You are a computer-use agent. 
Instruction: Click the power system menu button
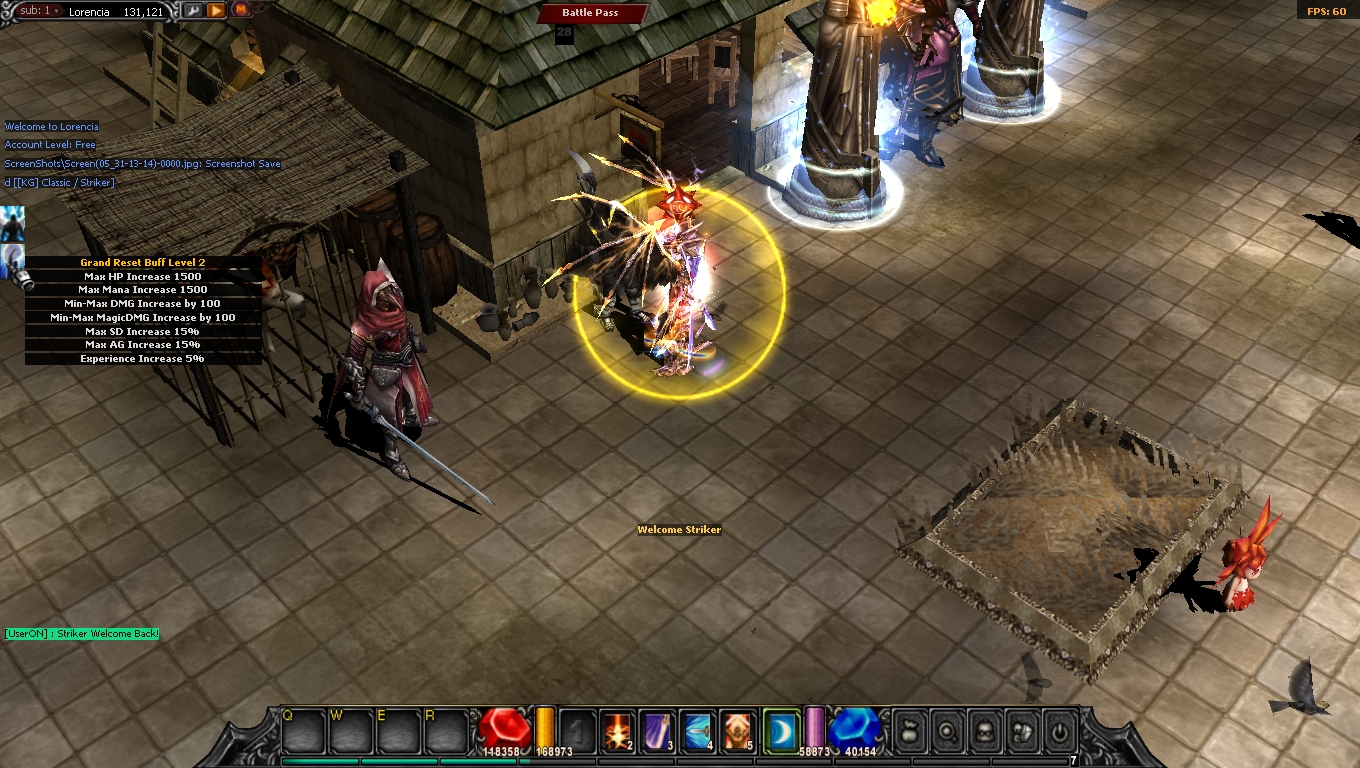coord(1060,732)
